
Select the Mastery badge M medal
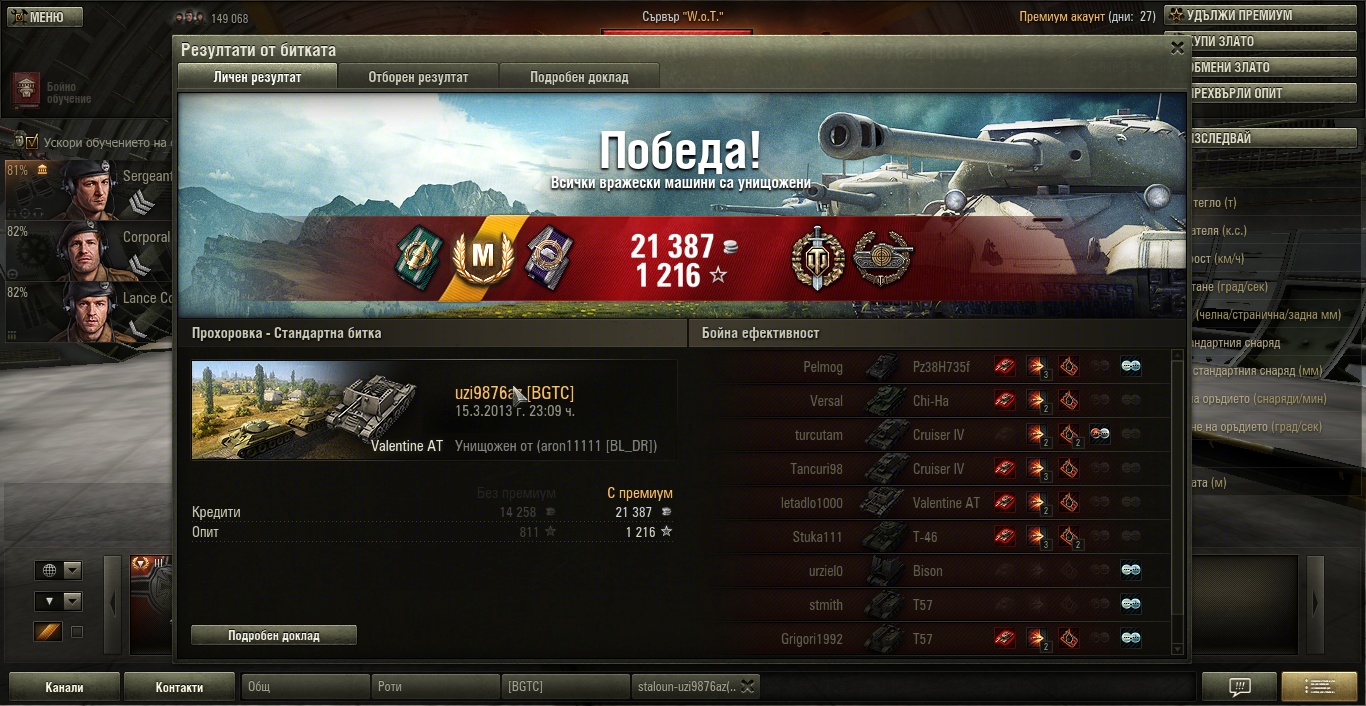click(482, 257)
